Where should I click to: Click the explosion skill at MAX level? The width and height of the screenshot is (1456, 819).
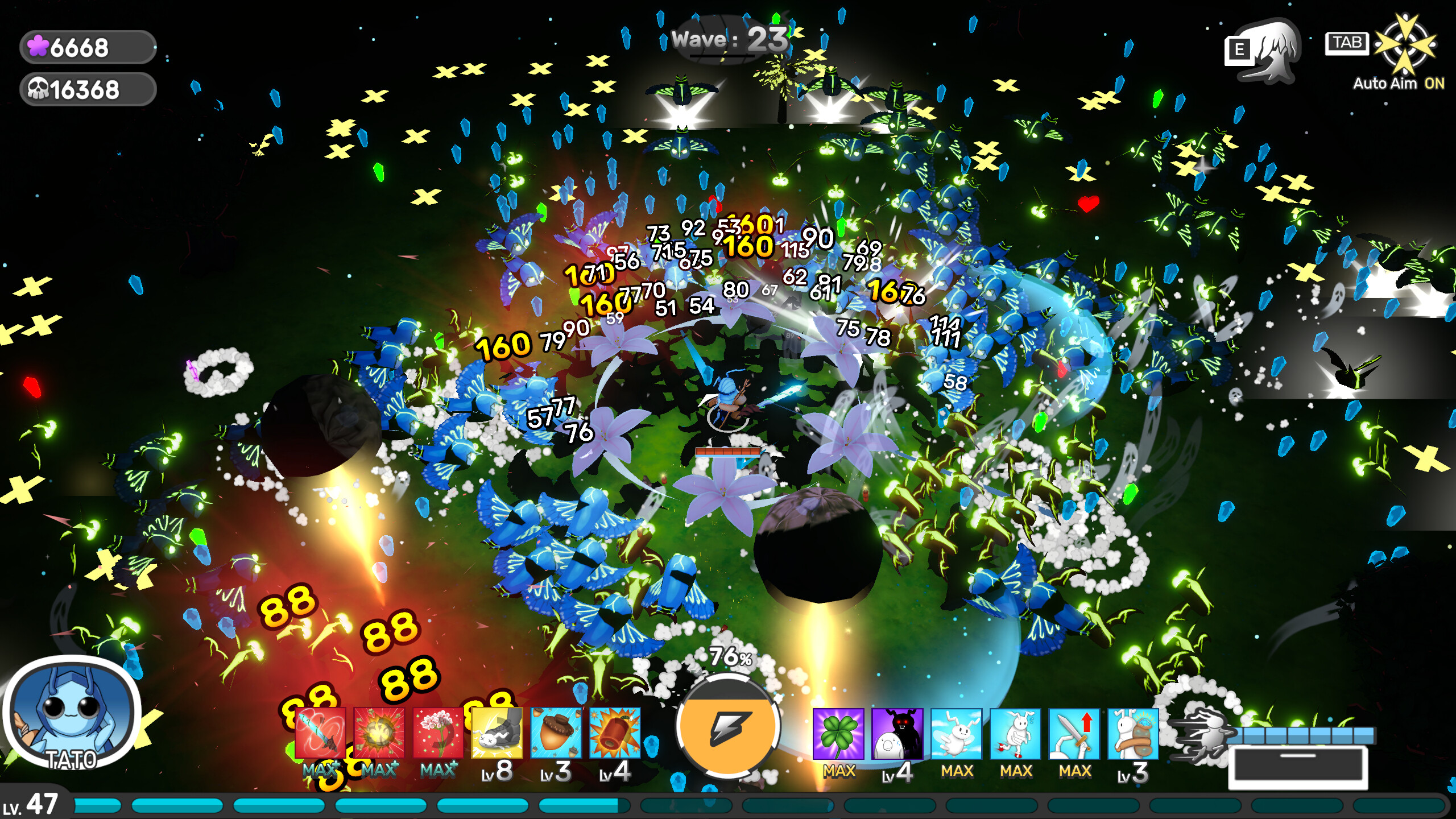click(x=379, y=733)
